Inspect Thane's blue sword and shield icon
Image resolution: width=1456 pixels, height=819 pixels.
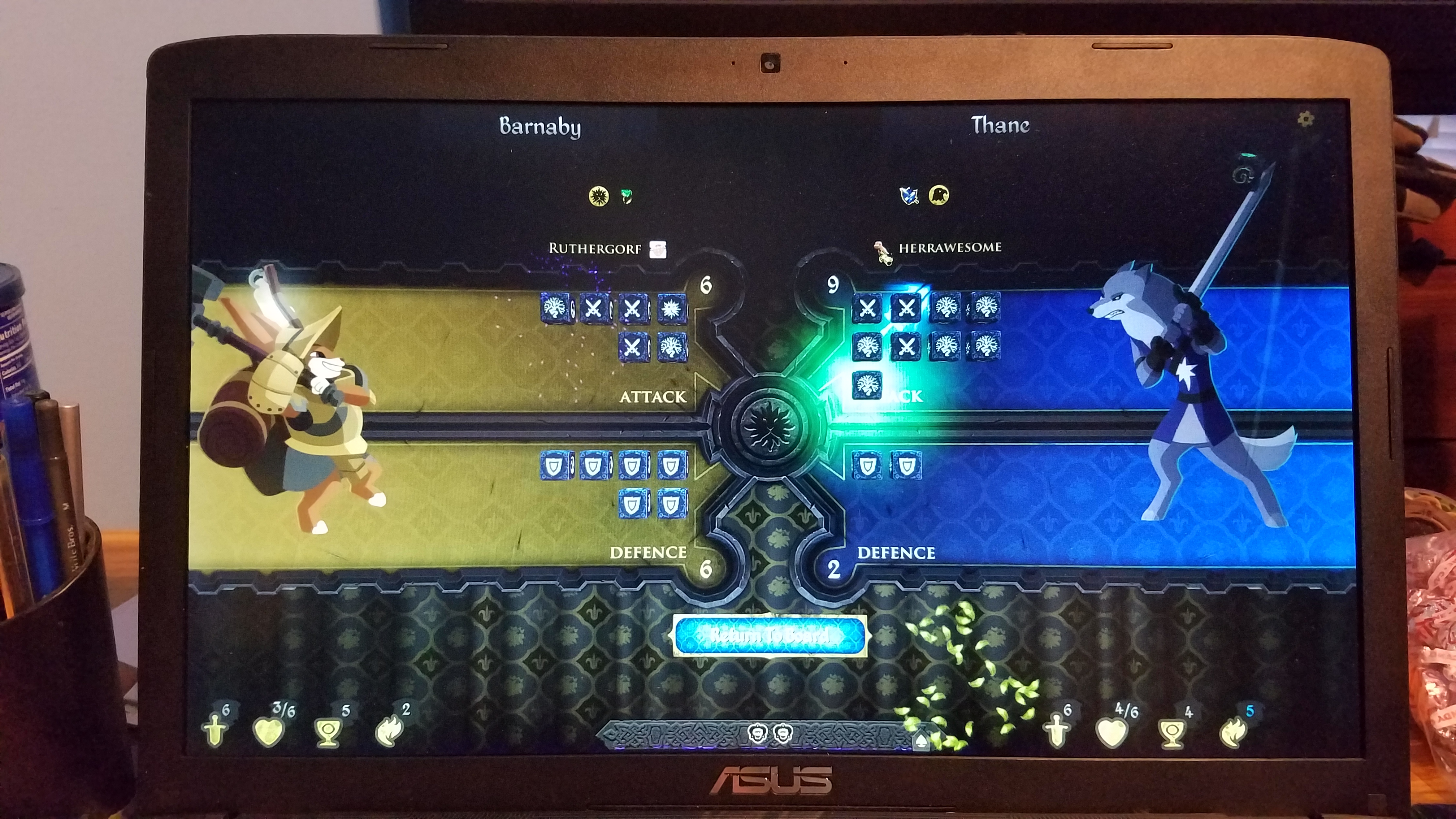[x=909, y=196]
